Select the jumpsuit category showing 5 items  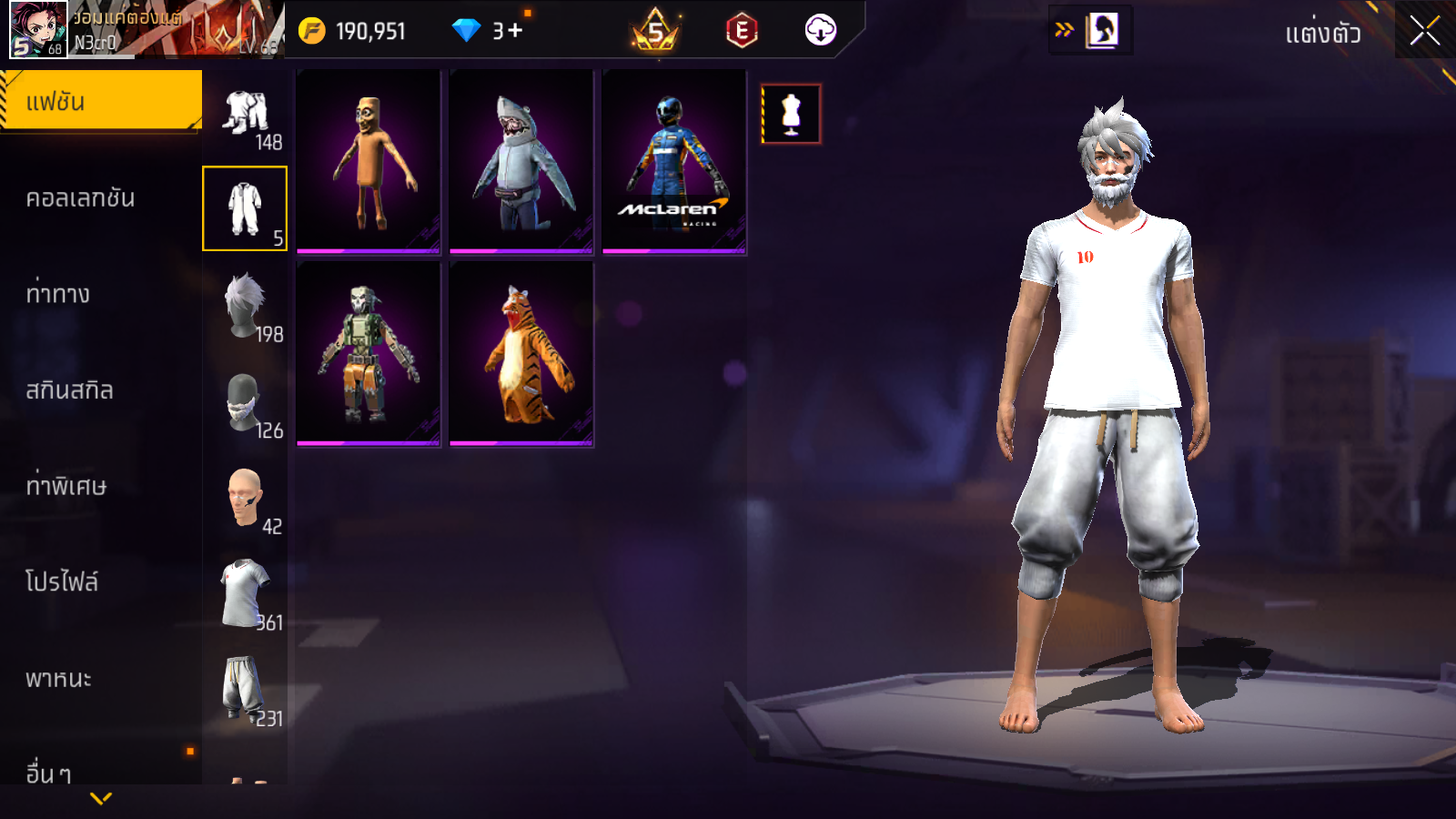click(x=245, y=208)
